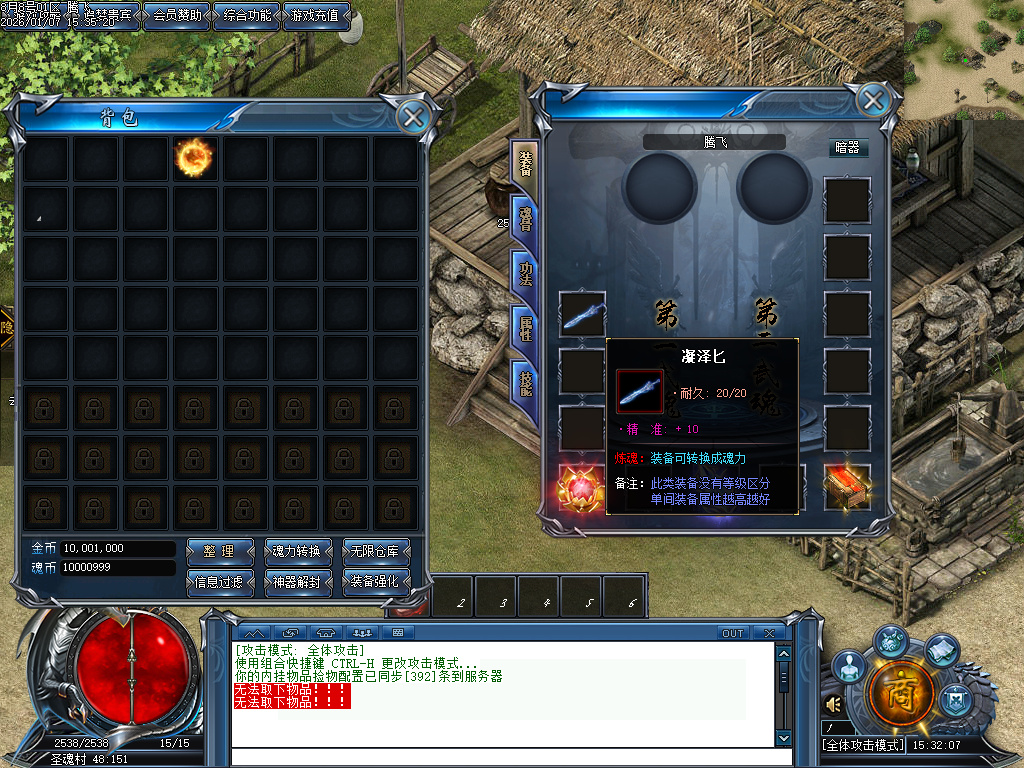Close the character equipment panel
The image size is (1024, 768).
873,100
